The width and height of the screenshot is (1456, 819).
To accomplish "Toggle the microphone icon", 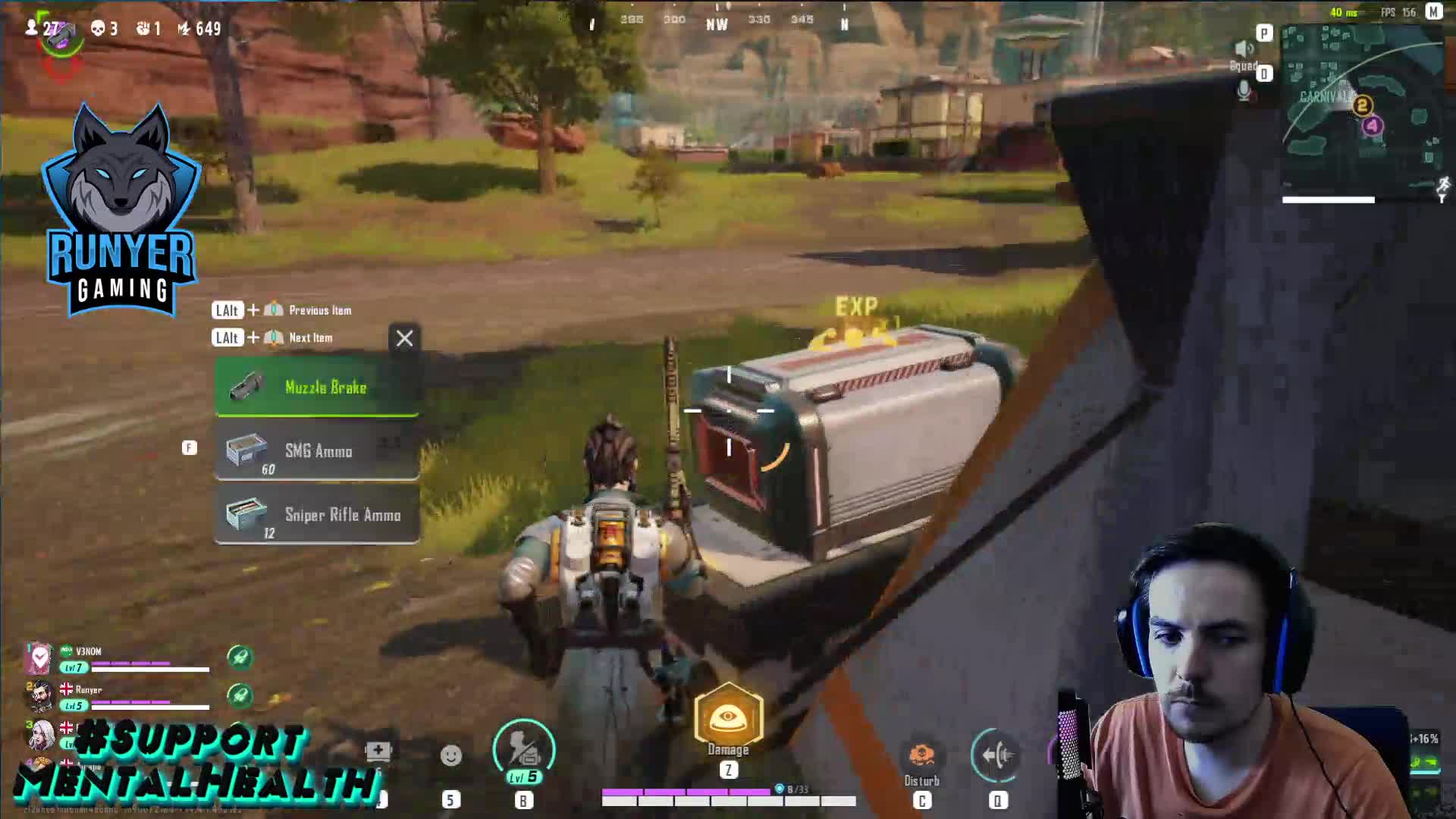I will click(x=1244, y=92).
